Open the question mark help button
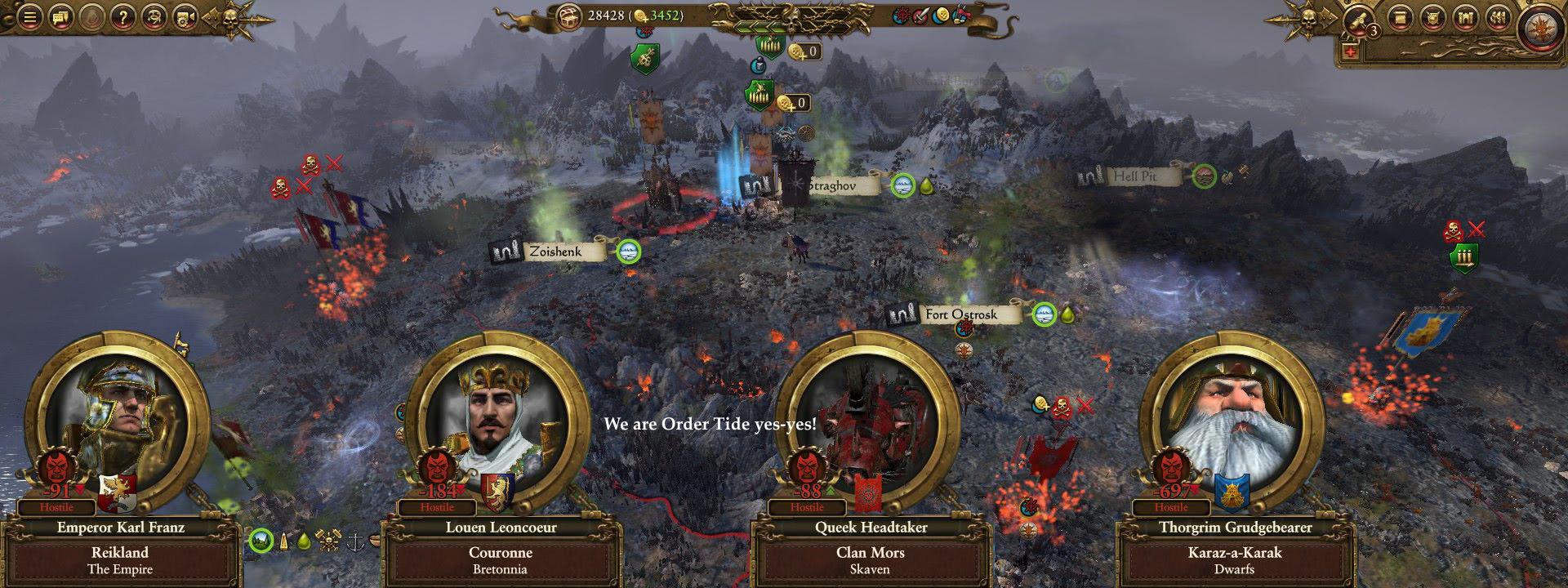The width and height of the screenshot is (1568, 588). 122,17
